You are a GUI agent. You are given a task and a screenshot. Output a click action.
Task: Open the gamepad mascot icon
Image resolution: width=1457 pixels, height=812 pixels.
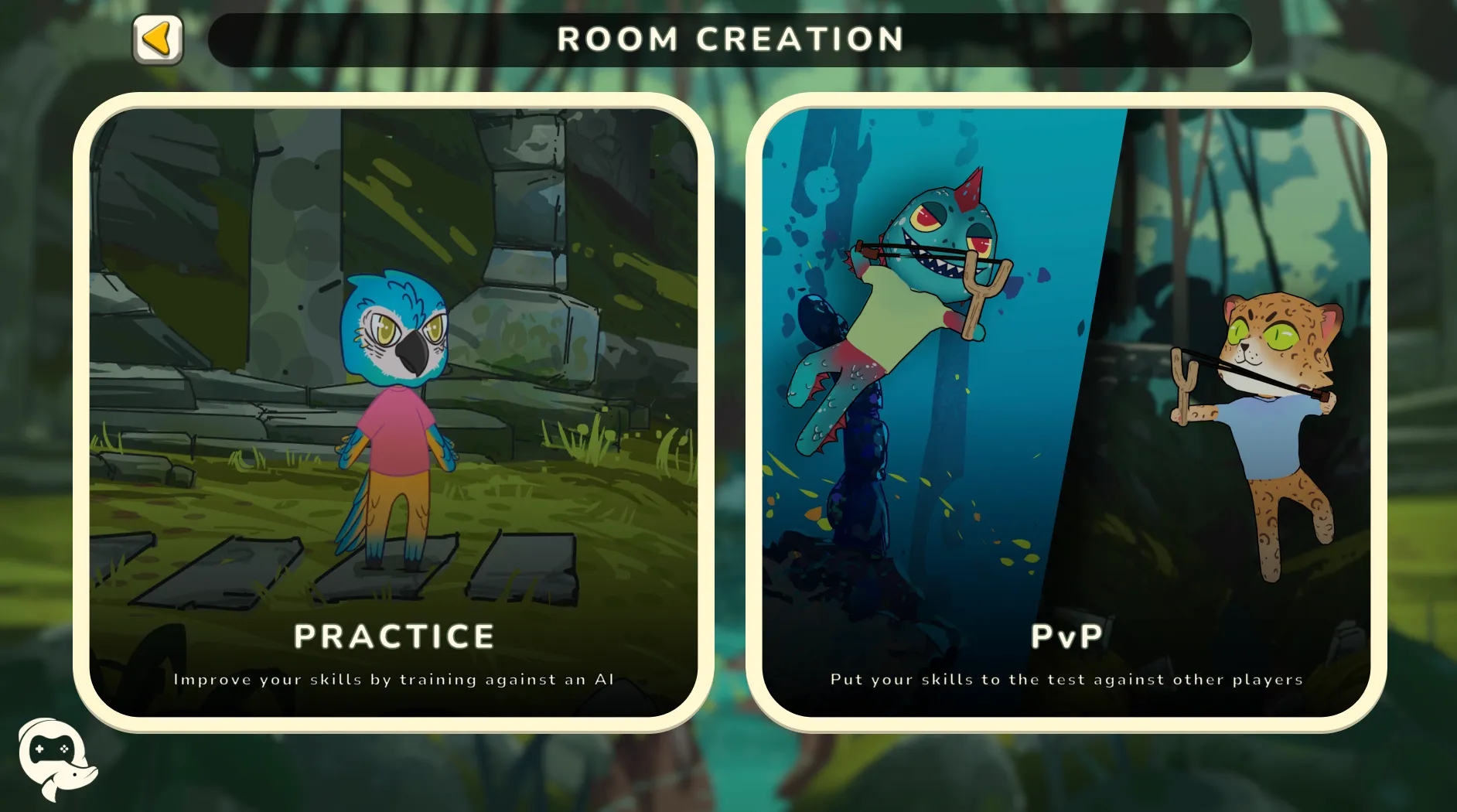tap(55, 757)
